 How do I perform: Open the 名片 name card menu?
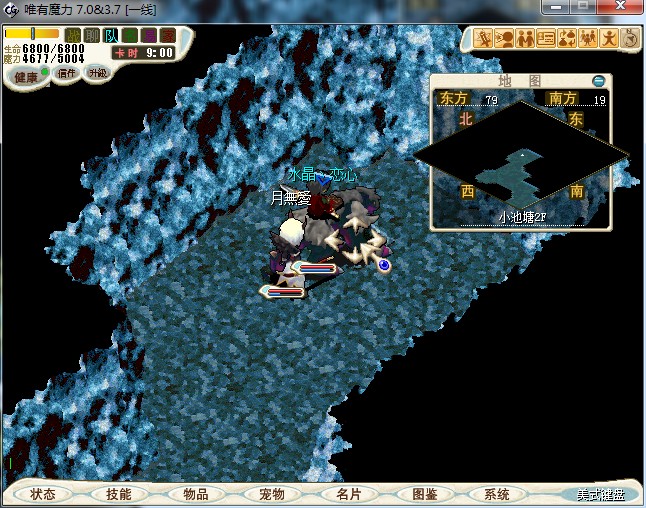[x=347, y=494]
